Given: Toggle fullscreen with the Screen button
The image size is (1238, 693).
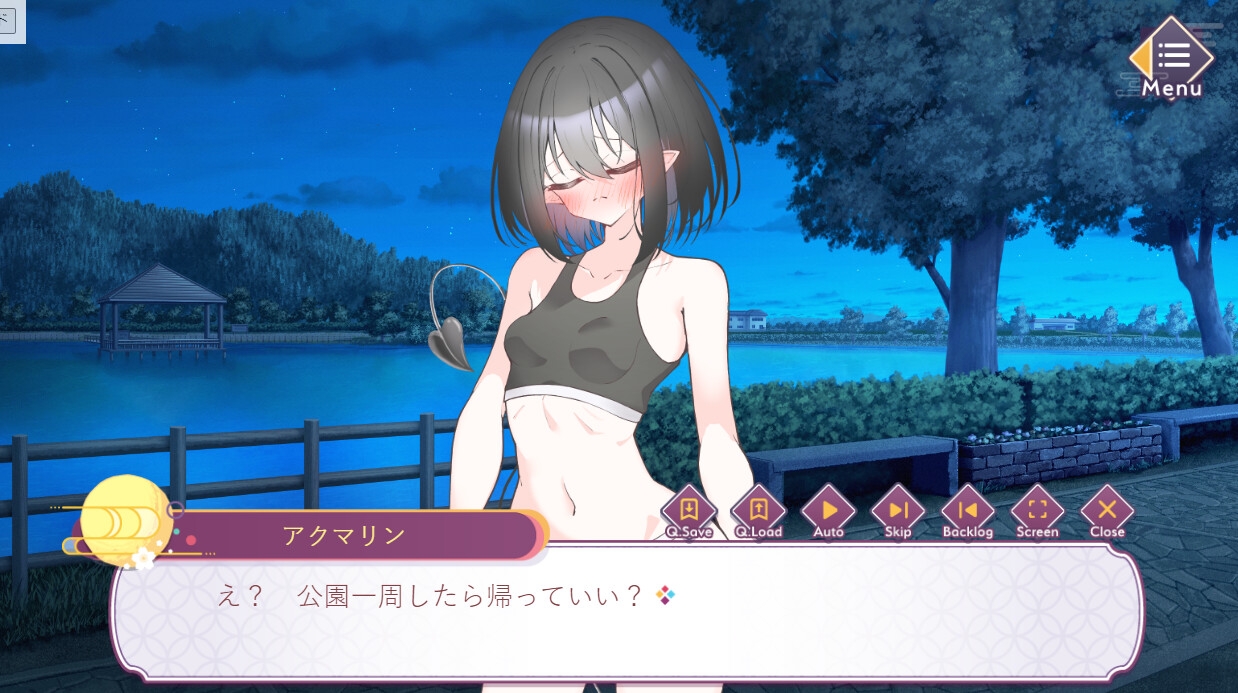Looking at the screenshot, I should coord(1037,510).
